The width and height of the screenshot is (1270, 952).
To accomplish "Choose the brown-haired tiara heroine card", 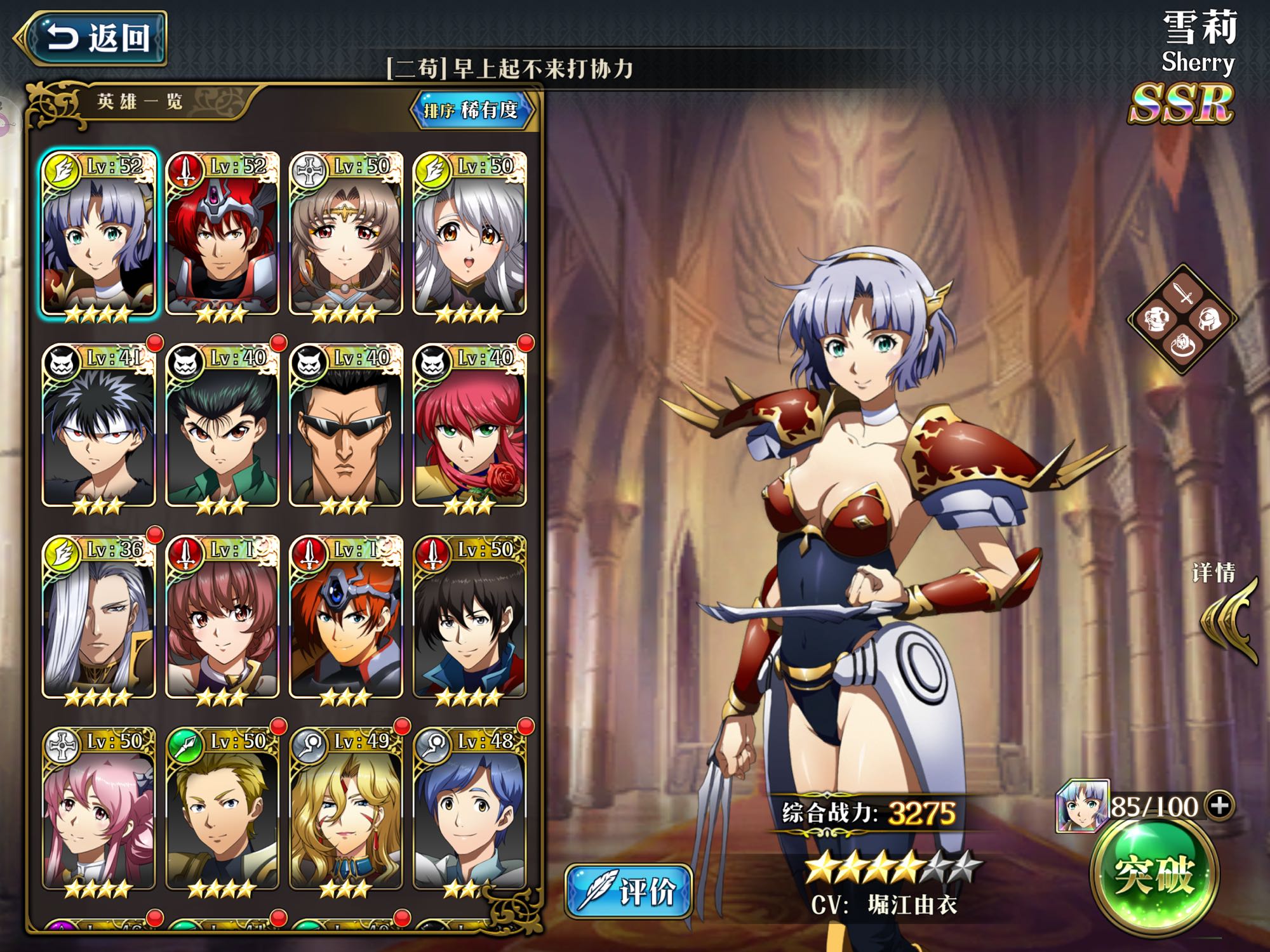I will [345, 235].
